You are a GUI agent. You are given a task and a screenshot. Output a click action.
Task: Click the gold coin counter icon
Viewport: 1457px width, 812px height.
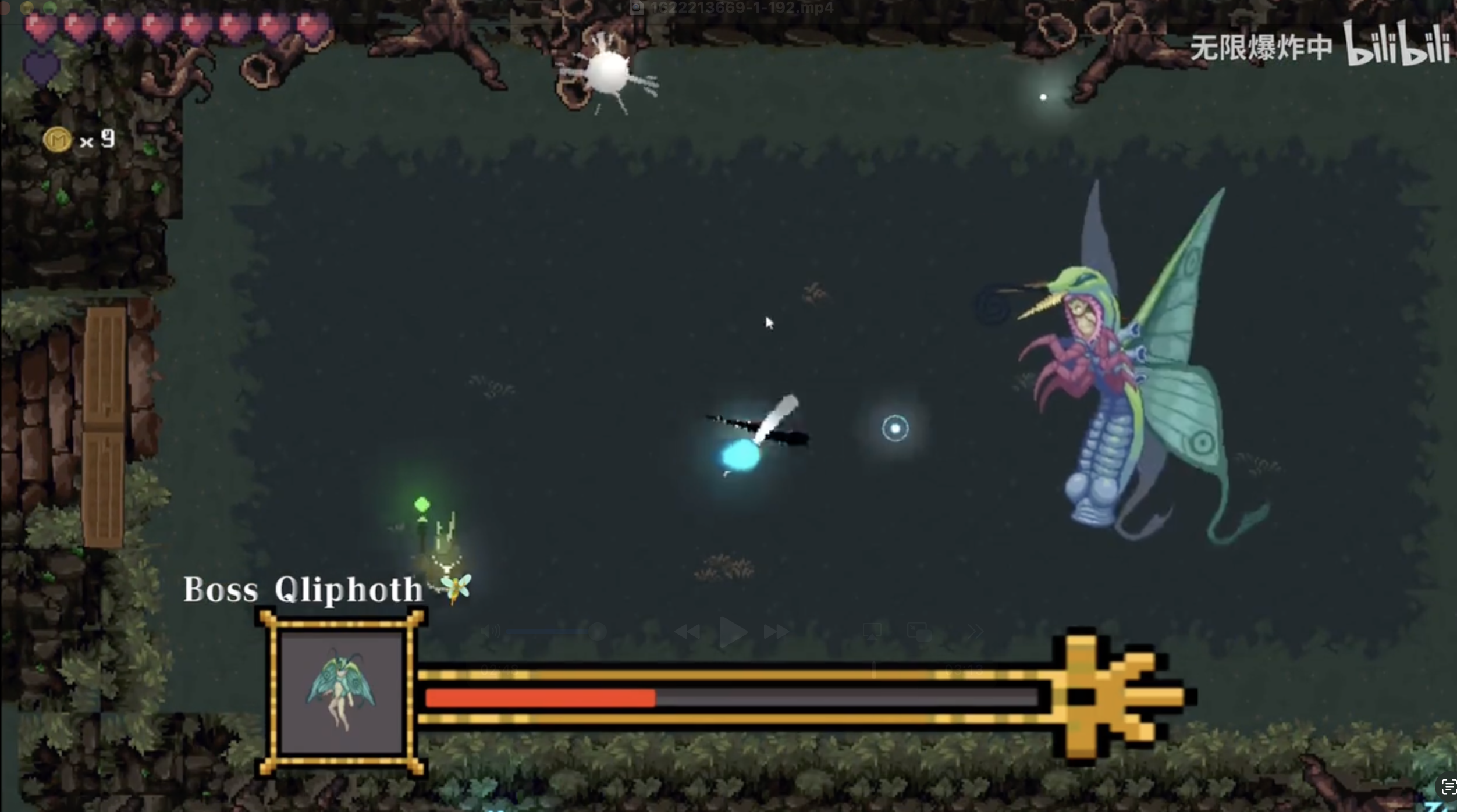pos(56,139)
